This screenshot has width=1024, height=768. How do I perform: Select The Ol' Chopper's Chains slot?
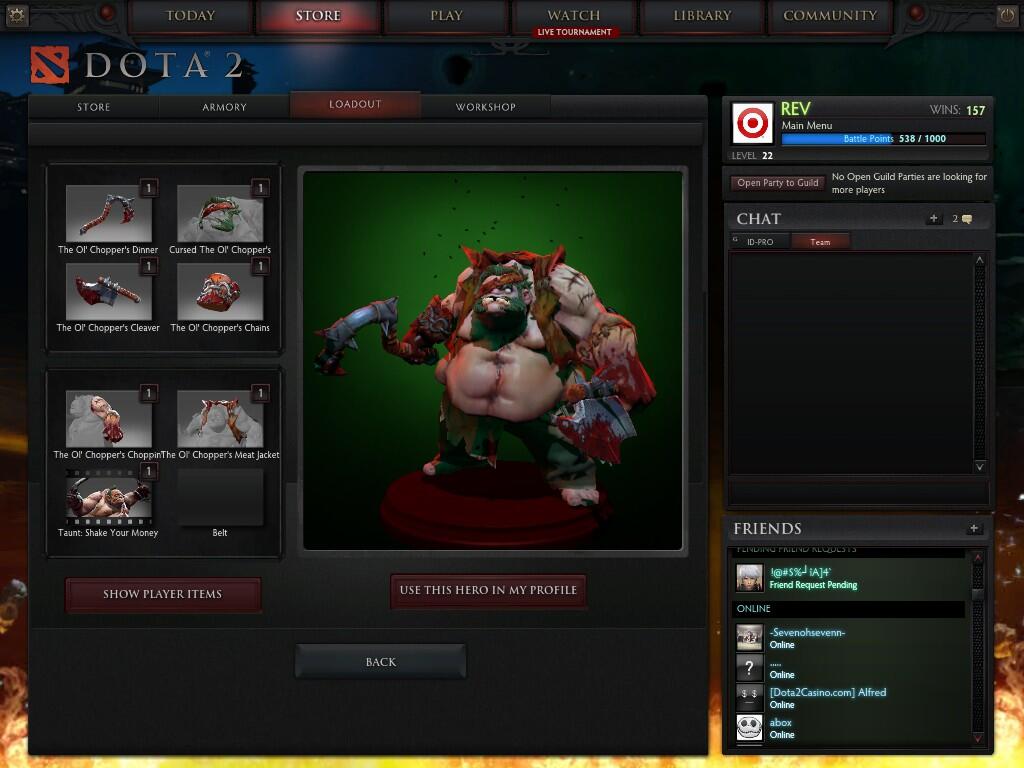tap(220, 291)
